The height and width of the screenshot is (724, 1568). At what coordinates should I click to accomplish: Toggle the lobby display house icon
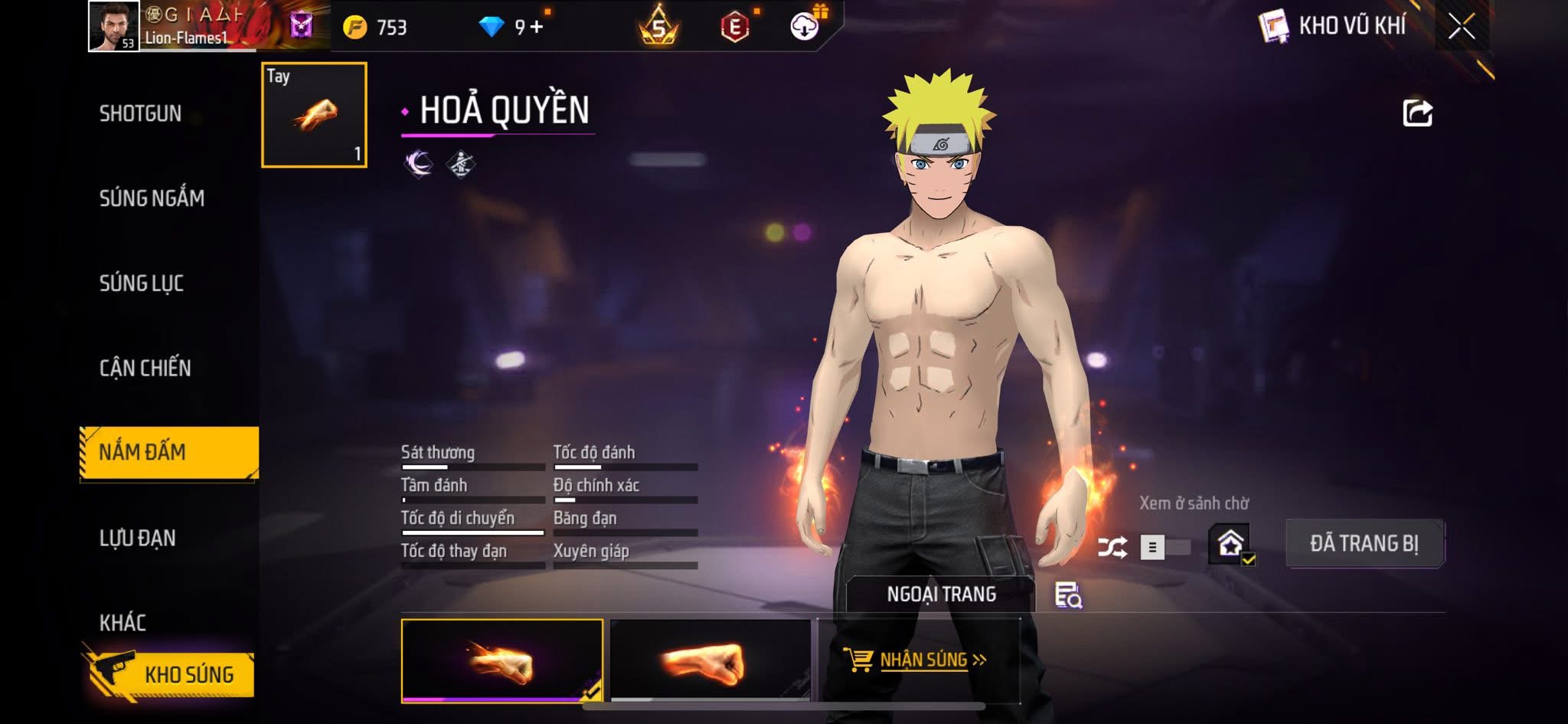[x=1230, y=545]
